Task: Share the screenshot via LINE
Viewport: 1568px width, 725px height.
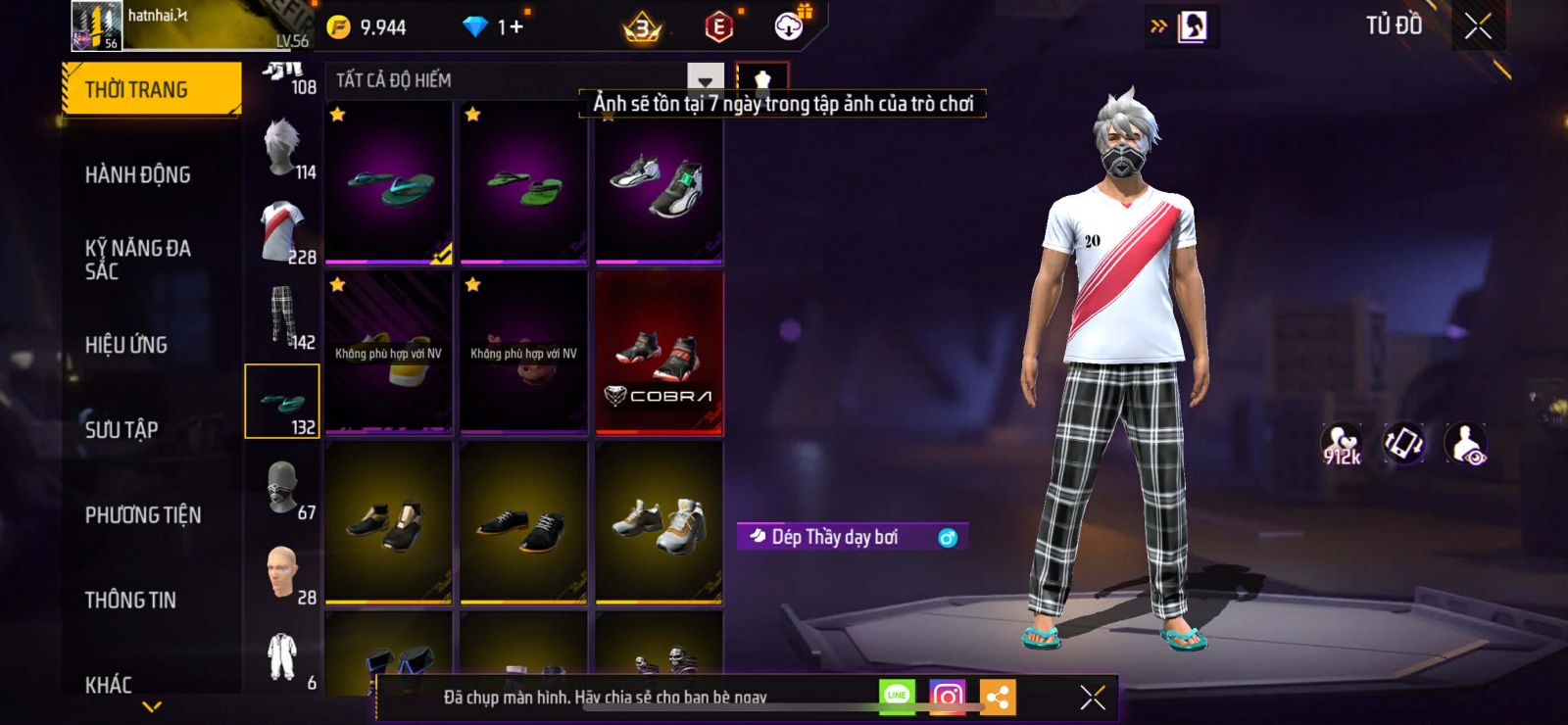Action: [x=897, y=697]
